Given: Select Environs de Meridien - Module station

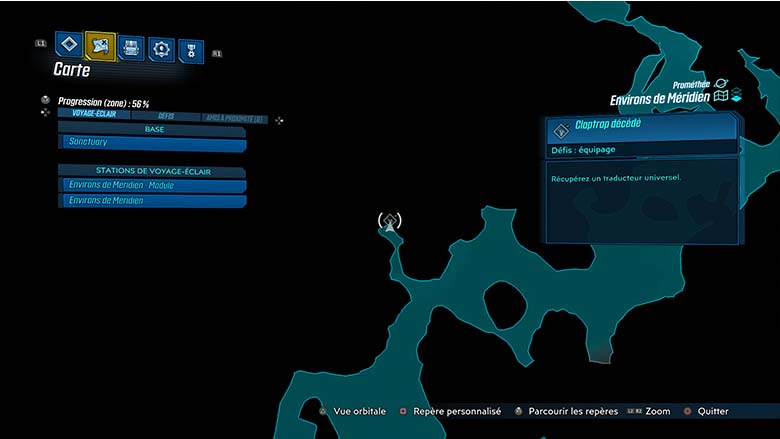Looking at the screenshot, I should [152, 186].
